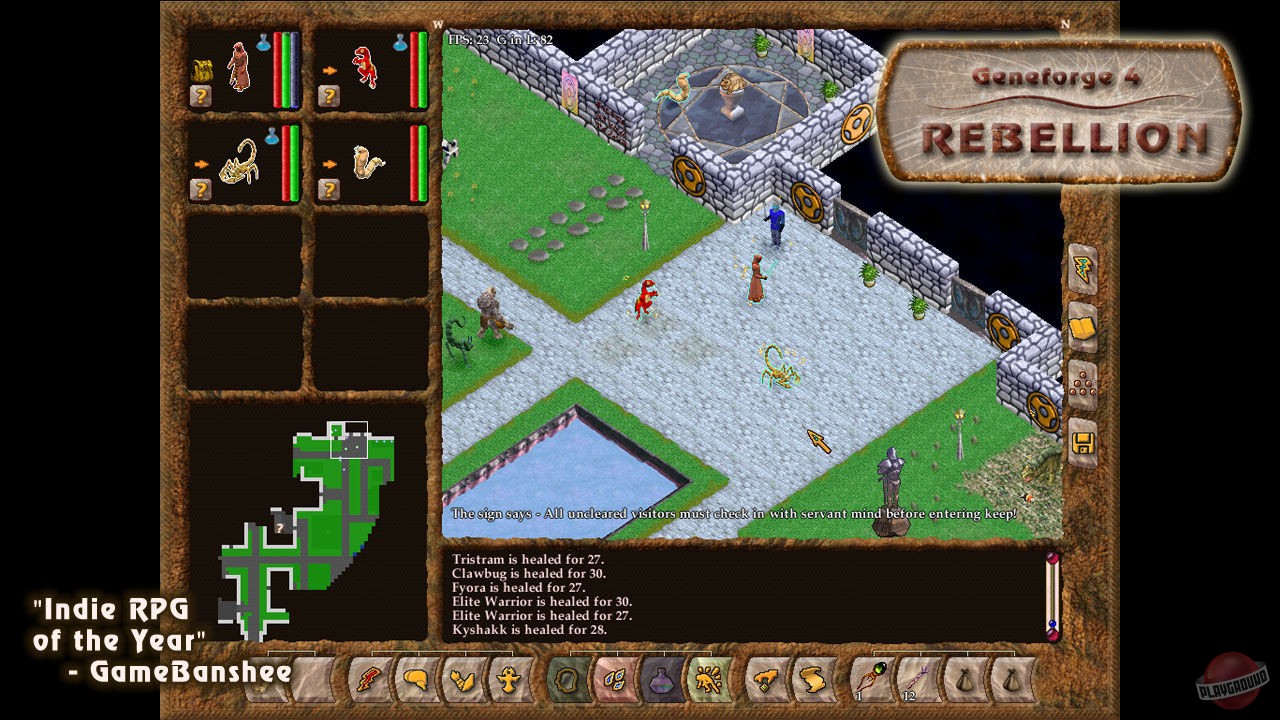1280x720 pixels.
Task: Click the coins stats icon on right sidebar
Action: pos(1083,385)
